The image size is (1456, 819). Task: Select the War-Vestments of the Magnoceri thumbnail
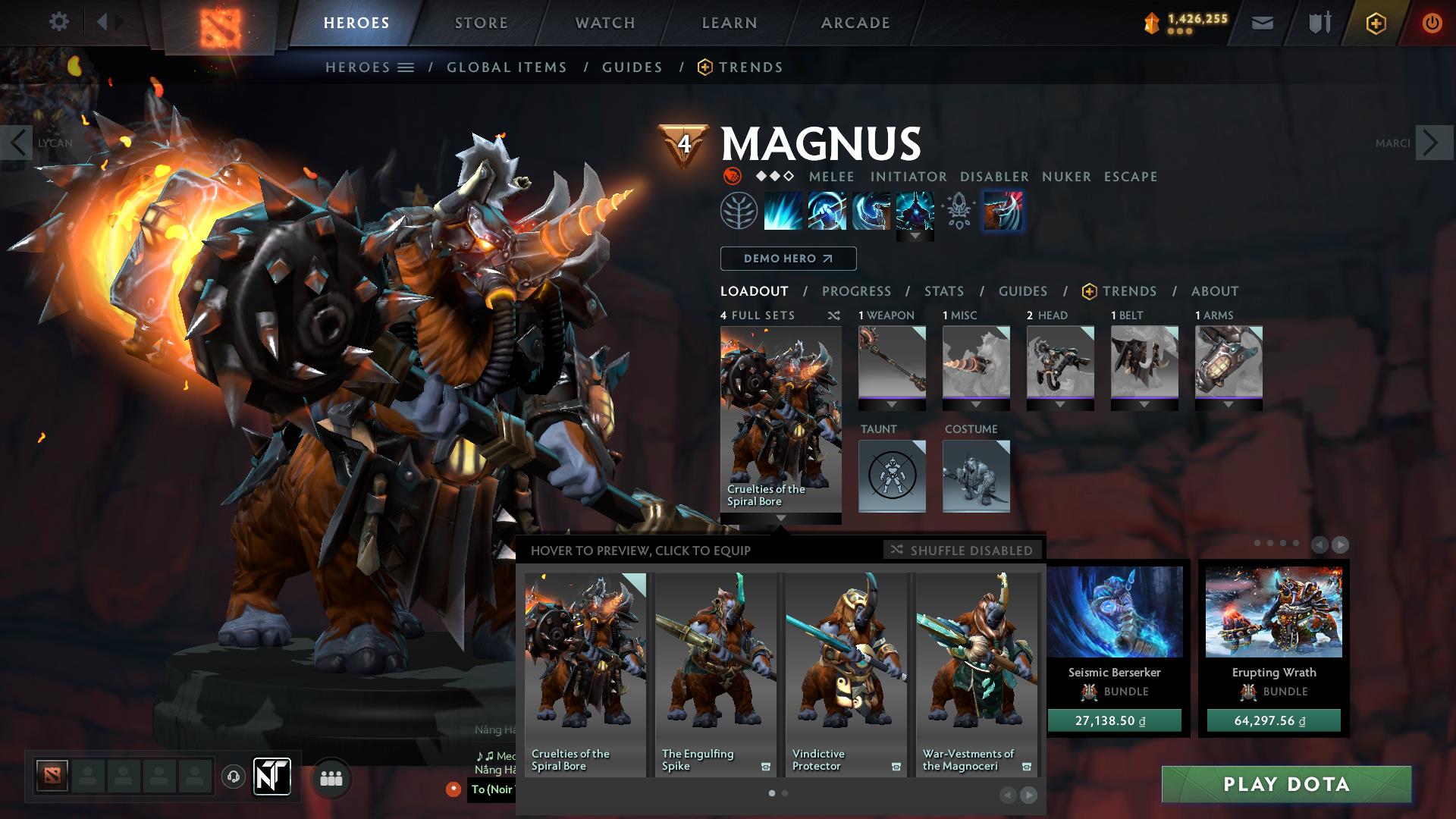tap(977, 660)
